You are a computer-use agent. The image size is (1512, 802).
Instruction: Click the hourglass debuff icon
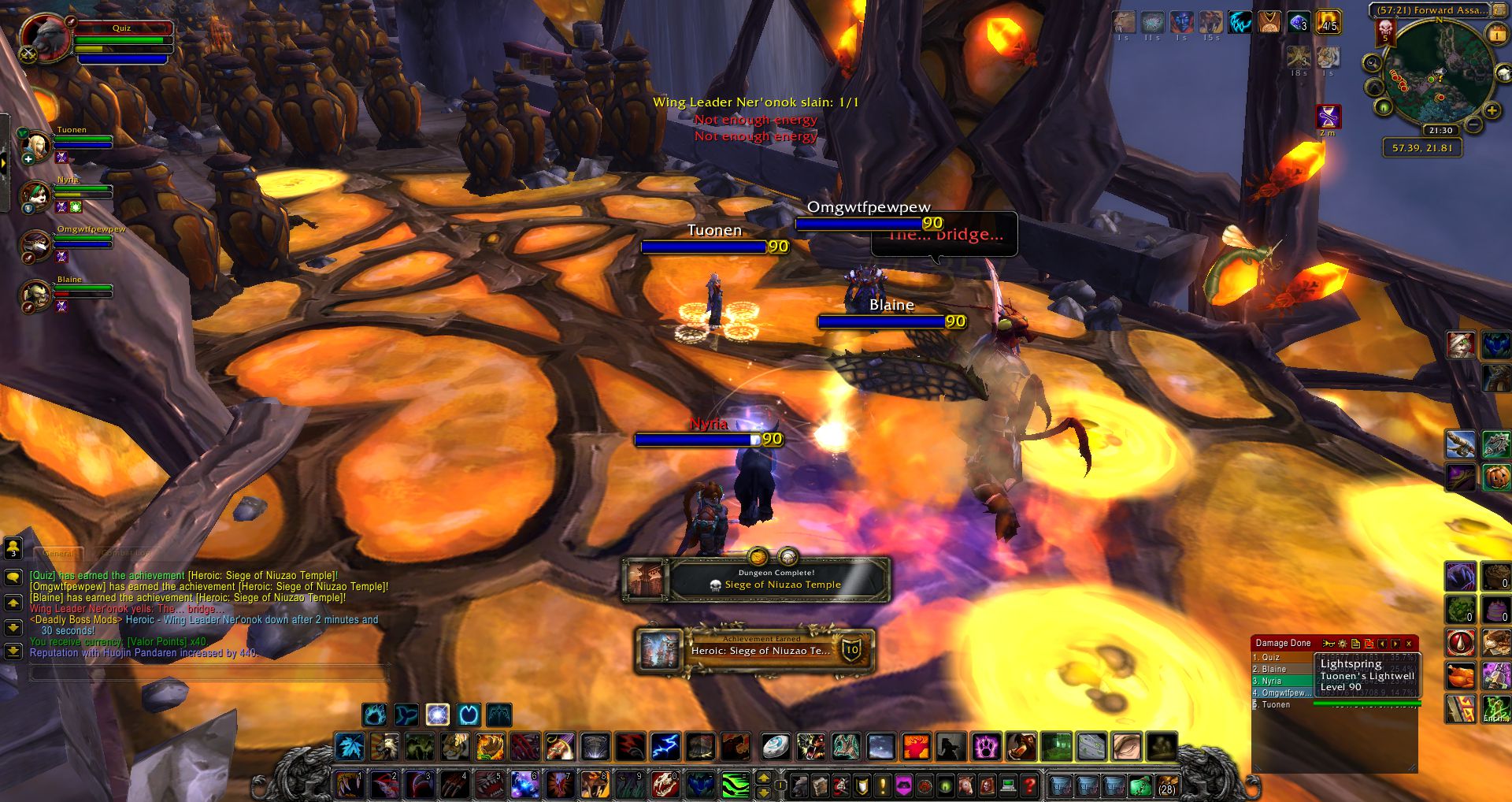(1329, 117)
